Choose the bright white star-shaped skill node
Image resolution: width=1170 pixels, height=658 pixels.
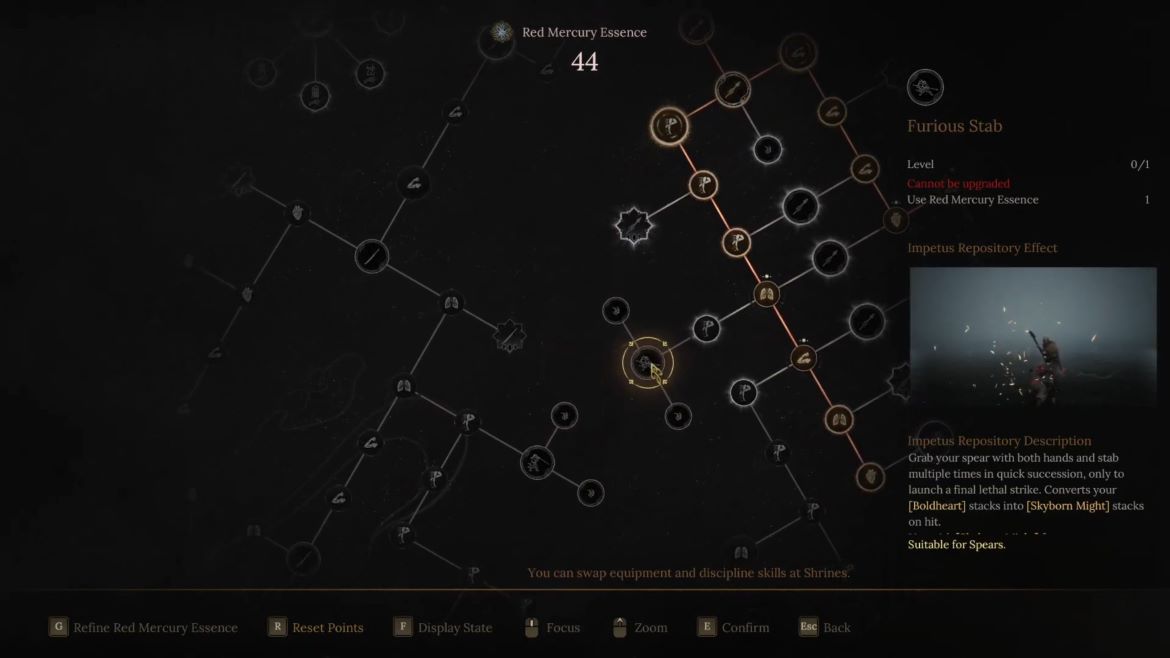pos(633,226)
